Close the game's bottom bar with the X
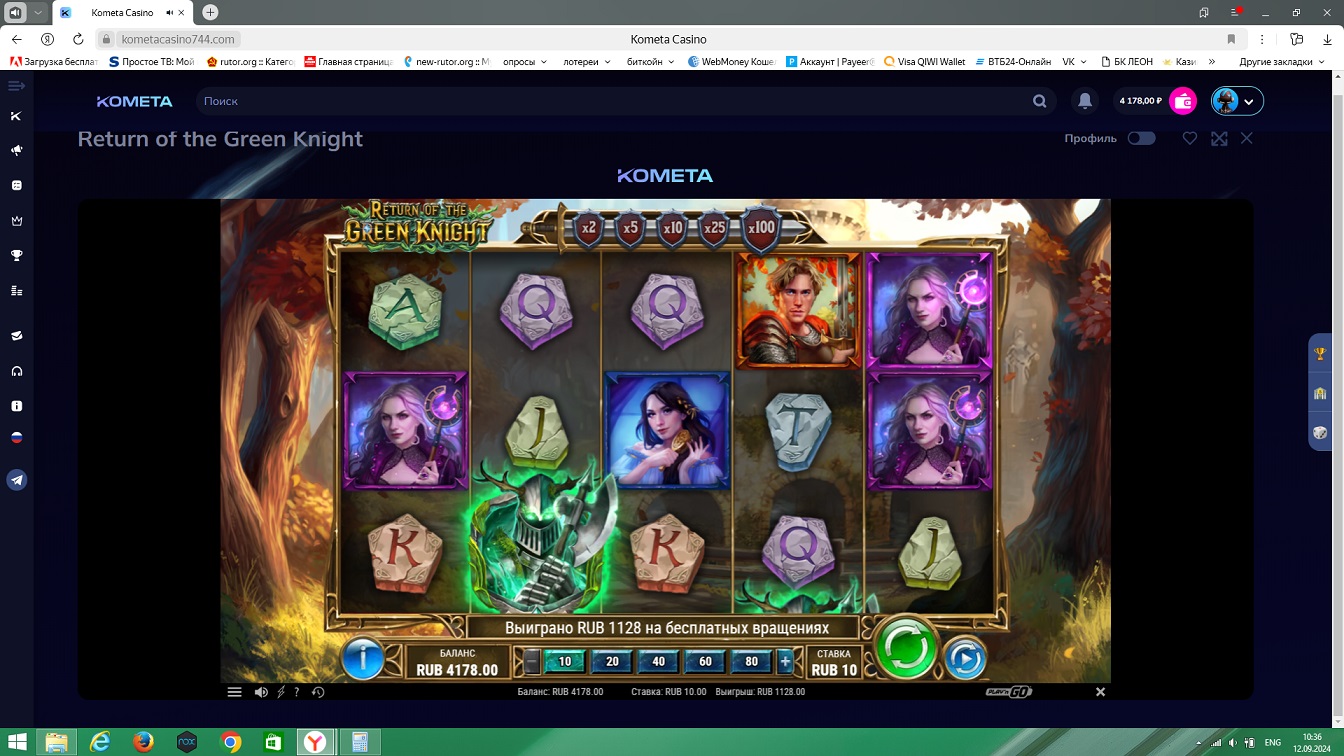The height and width of the screenshot is (756, 1344). (x=1100, y=692)
